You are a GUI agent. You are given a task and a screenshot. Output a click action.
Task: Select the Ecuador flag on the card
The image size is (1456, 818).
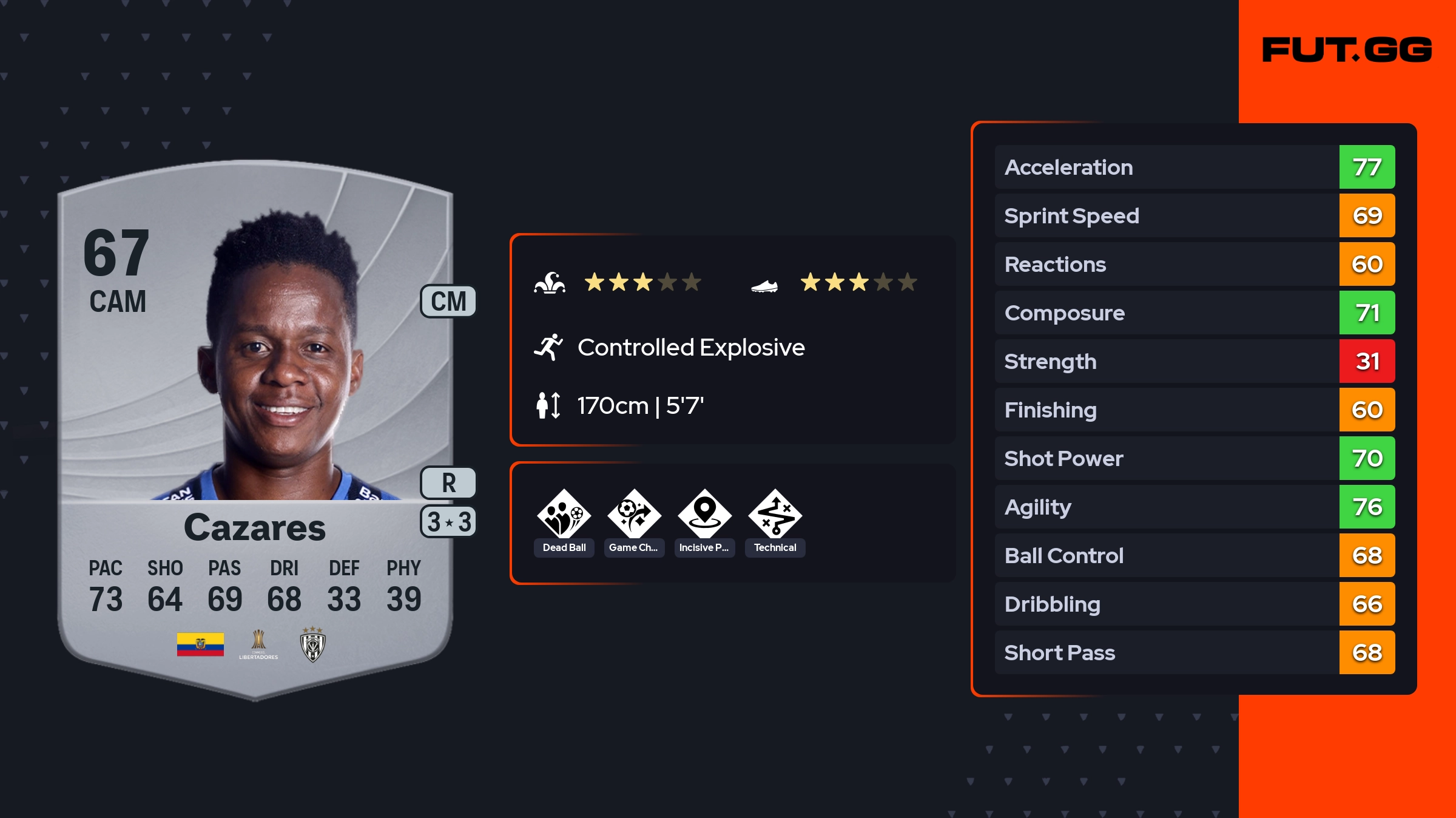200,644
